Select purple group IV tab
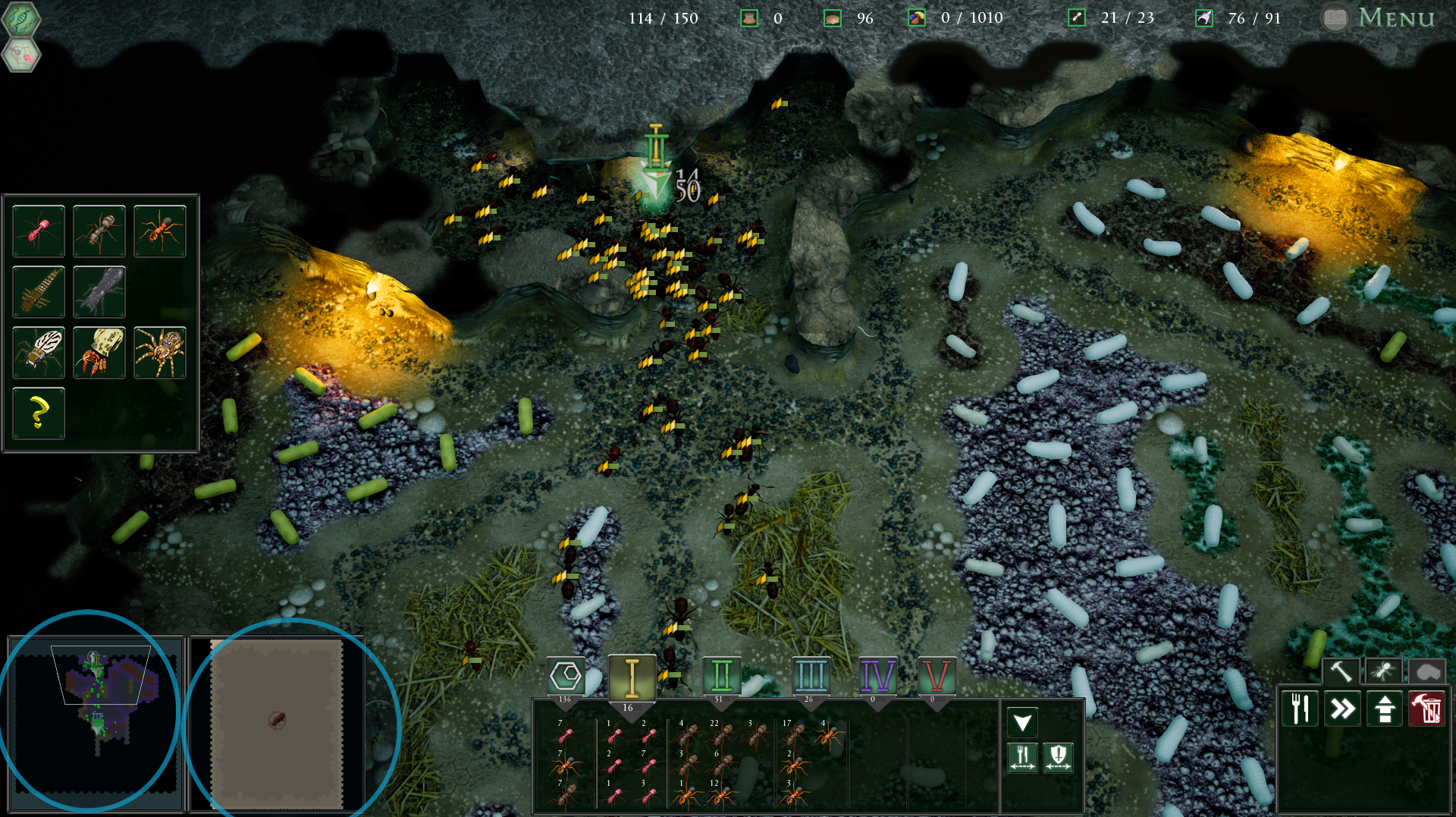Image resolution: width=1456 pixels, height=817 pixels. coord(877,675)
